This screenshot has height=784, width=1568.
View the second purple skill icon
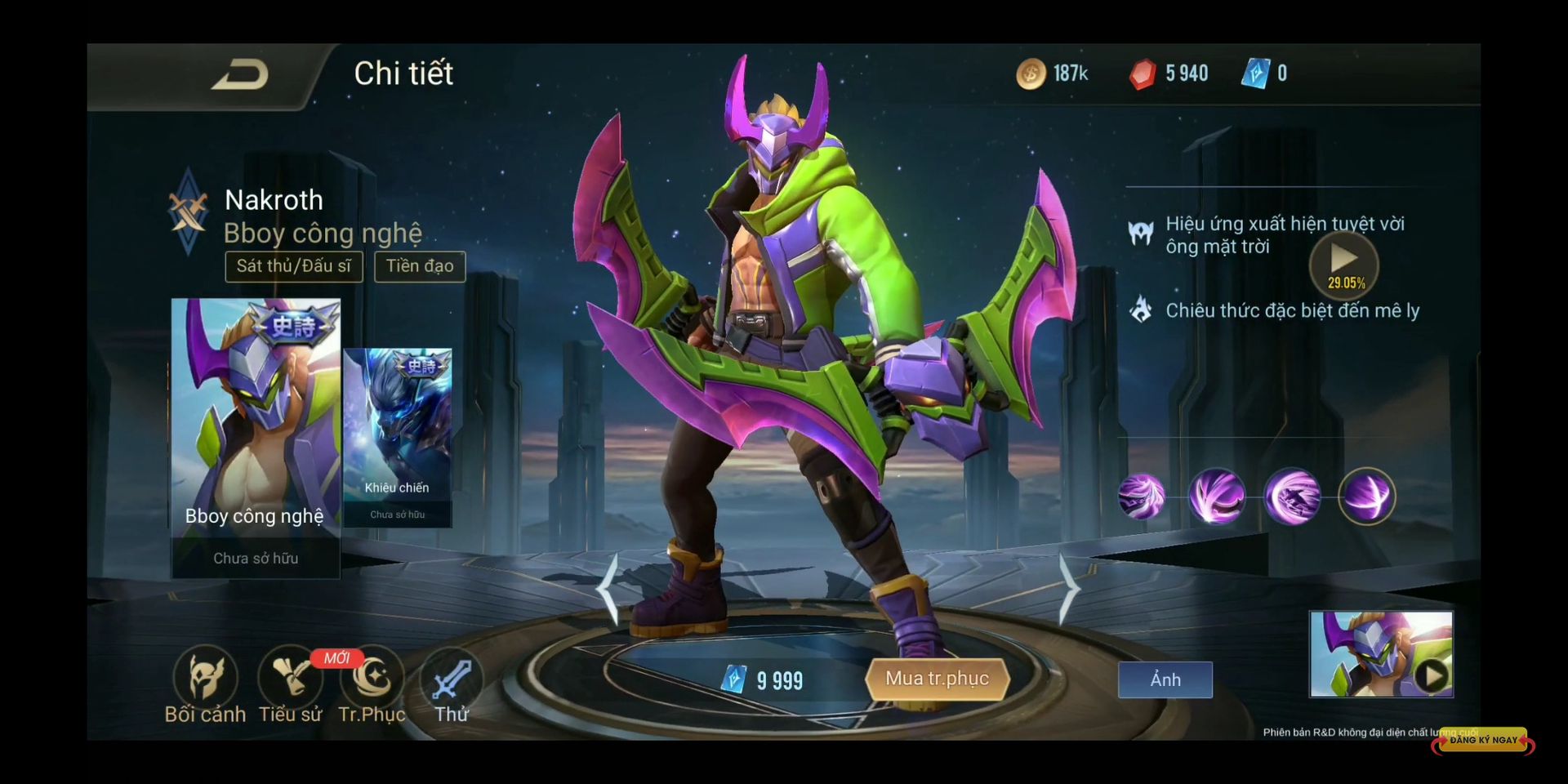pos(1217,496)
